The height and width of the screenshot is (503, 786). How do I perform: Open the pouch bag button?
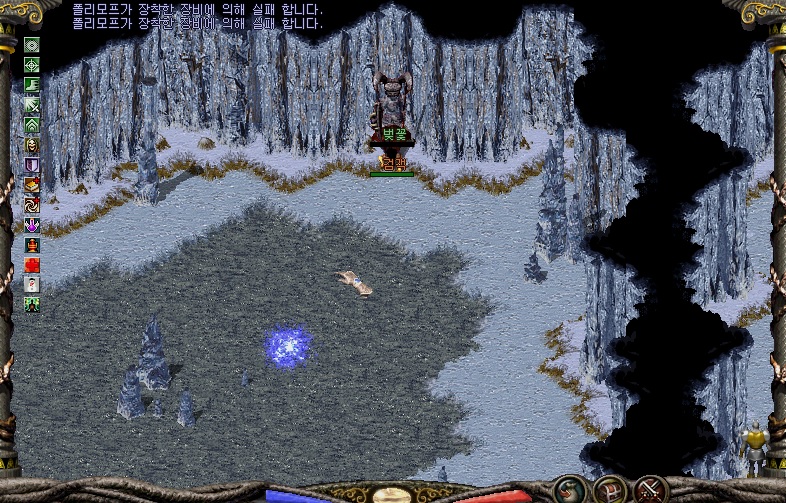pos(573,489)
